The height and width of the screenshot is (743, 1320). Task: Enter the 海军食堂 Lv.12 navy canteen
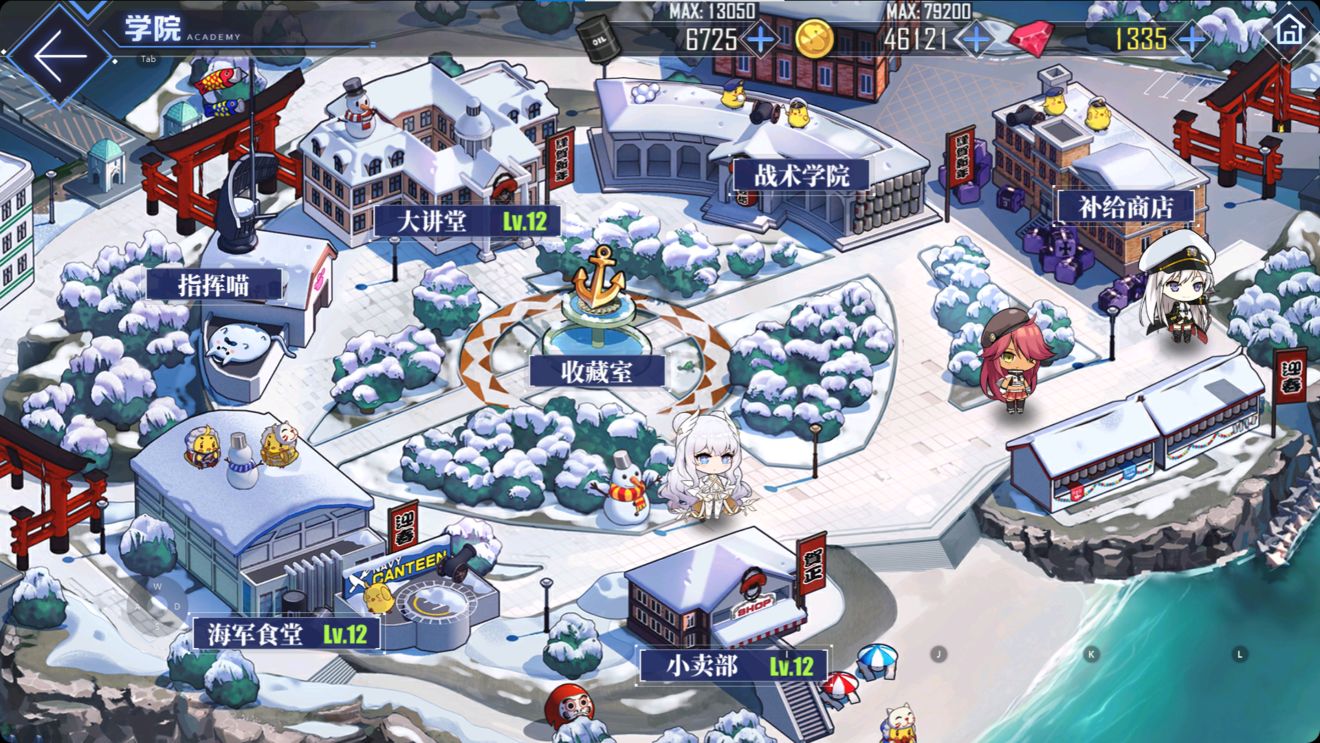[x=286, y=633]
